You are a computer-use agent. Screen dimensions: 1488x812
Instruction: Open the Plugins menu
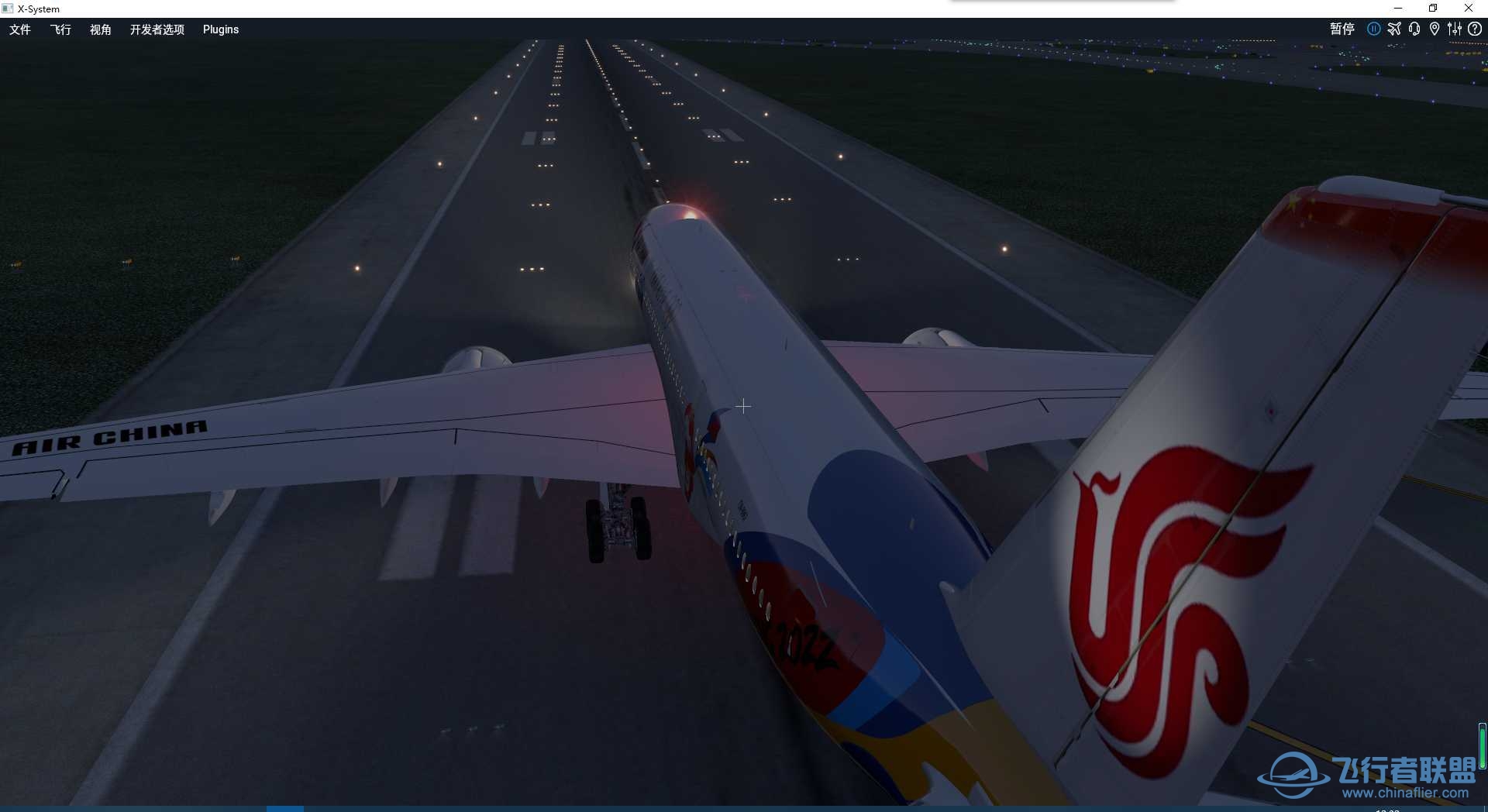(220, 29)
